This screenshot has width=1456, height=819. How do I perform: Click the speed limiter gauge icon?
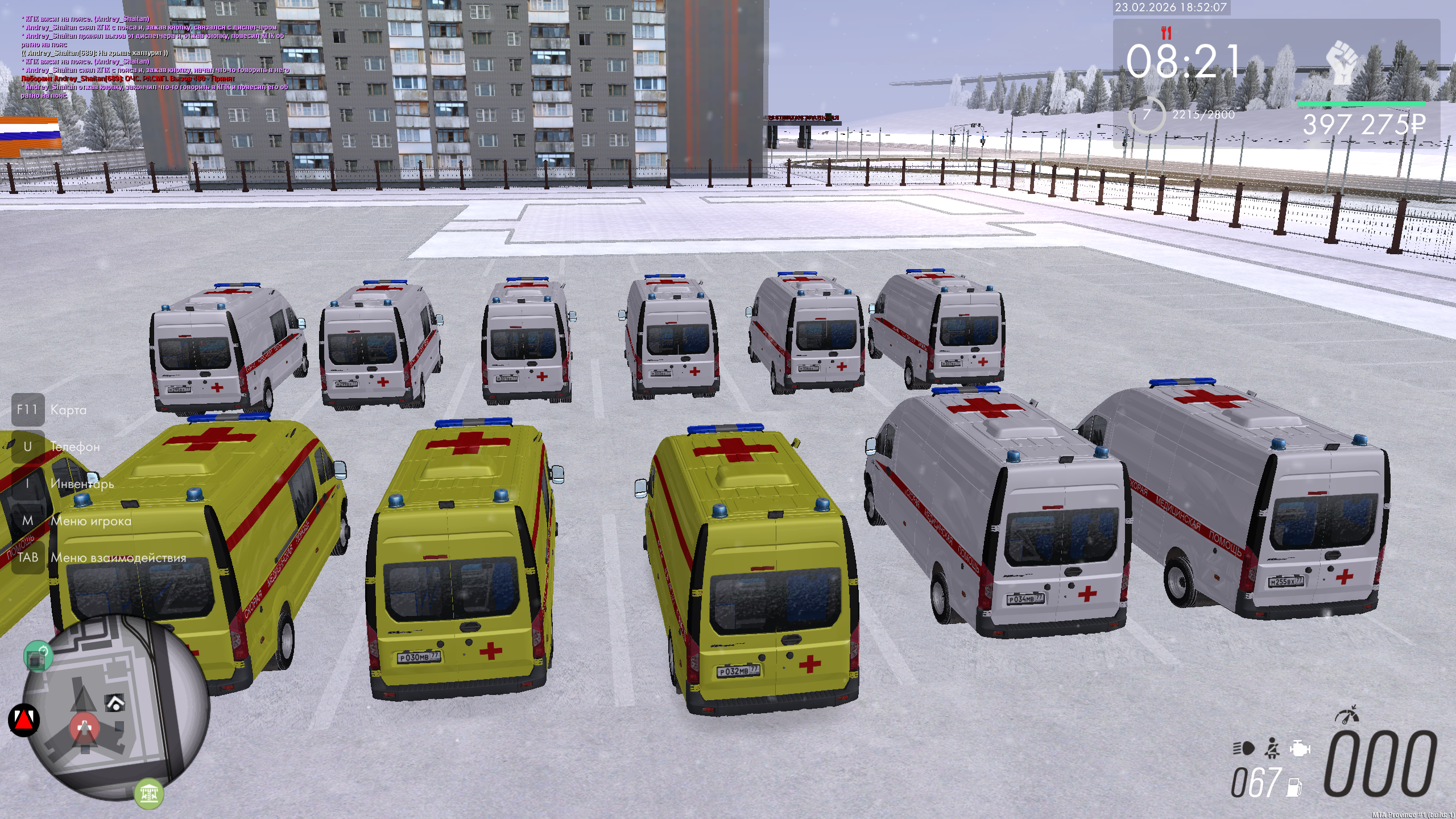click(x=1347, y=715)
